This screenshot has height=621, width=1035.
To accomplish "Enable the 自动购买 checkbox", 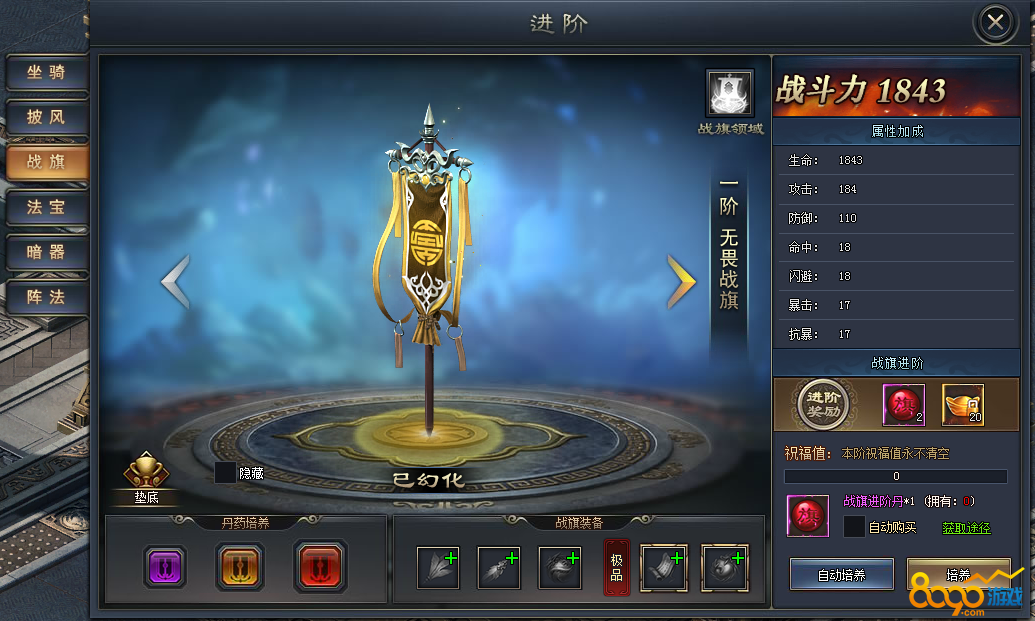I will click(x=854, y=527).
